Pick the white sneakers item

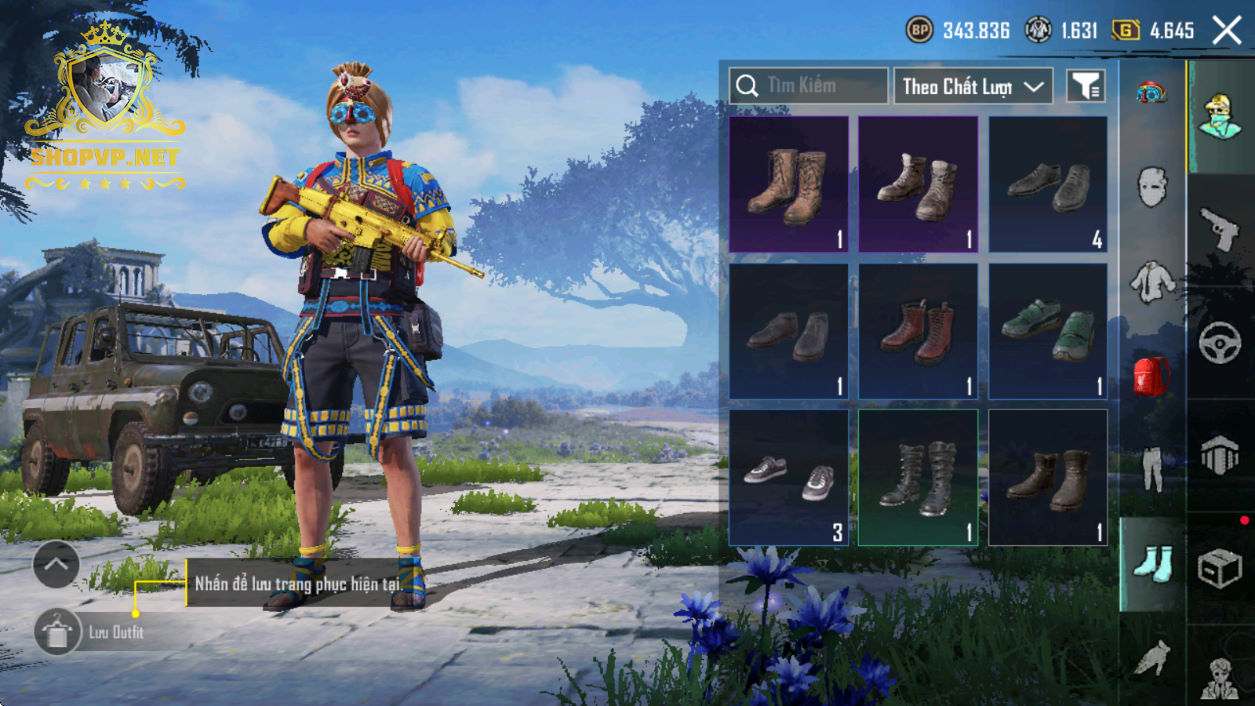[x=788, y=477]
